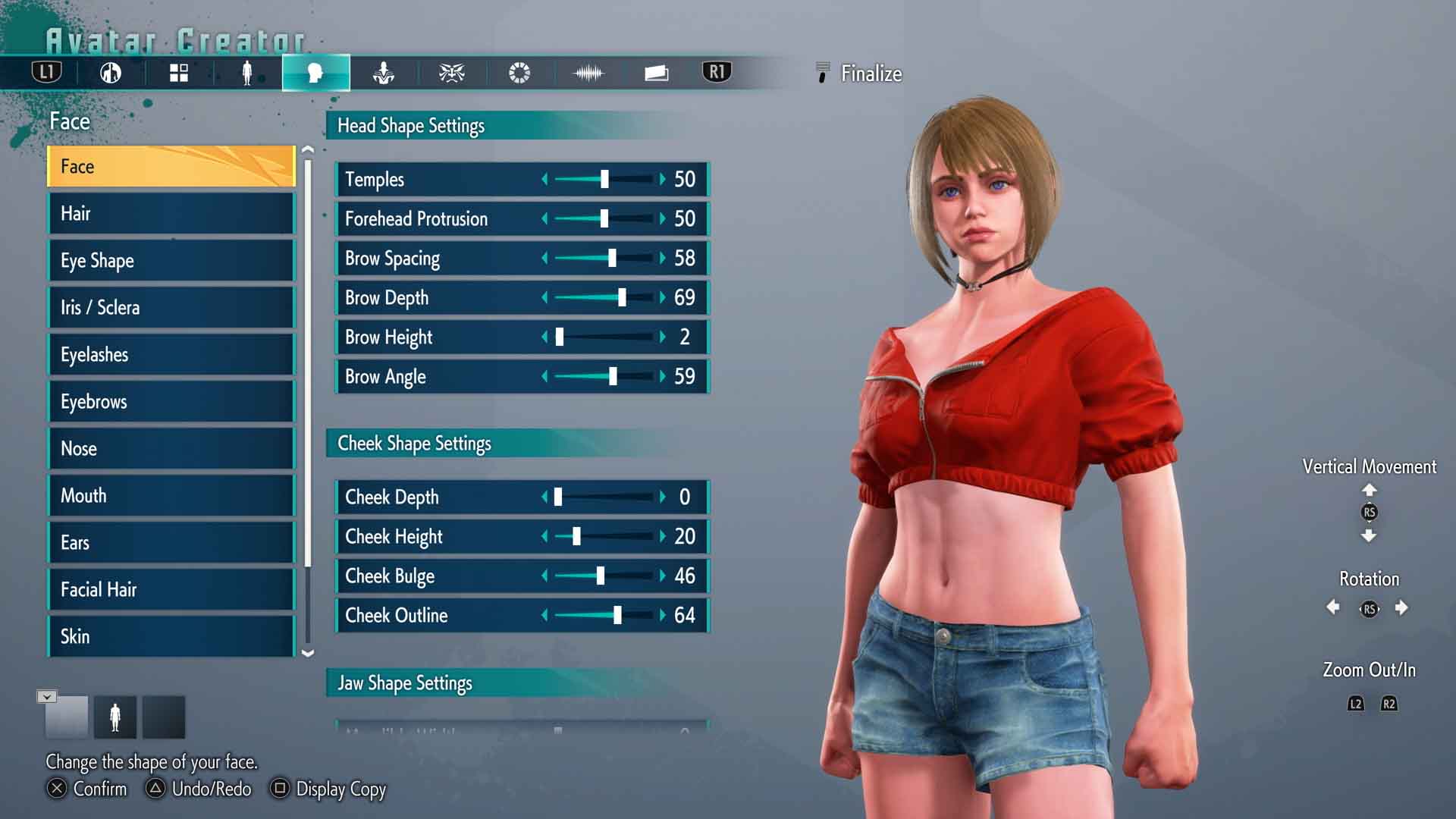
Task: Click the color wheel icon on the toolbar
Action: pos(519,73)
